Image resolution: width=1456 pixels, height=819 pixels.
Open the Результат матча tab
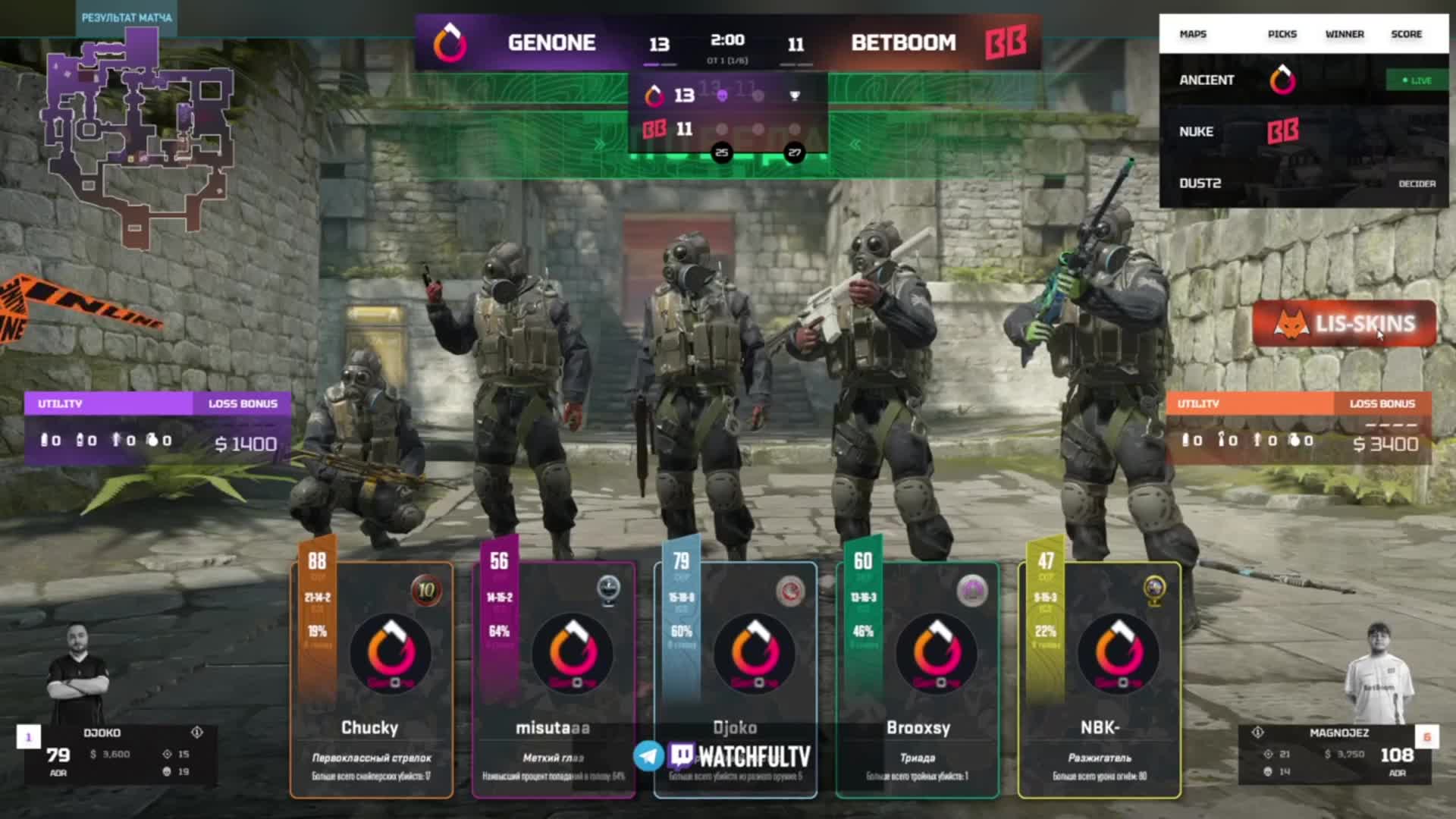(x=127, y=17)
